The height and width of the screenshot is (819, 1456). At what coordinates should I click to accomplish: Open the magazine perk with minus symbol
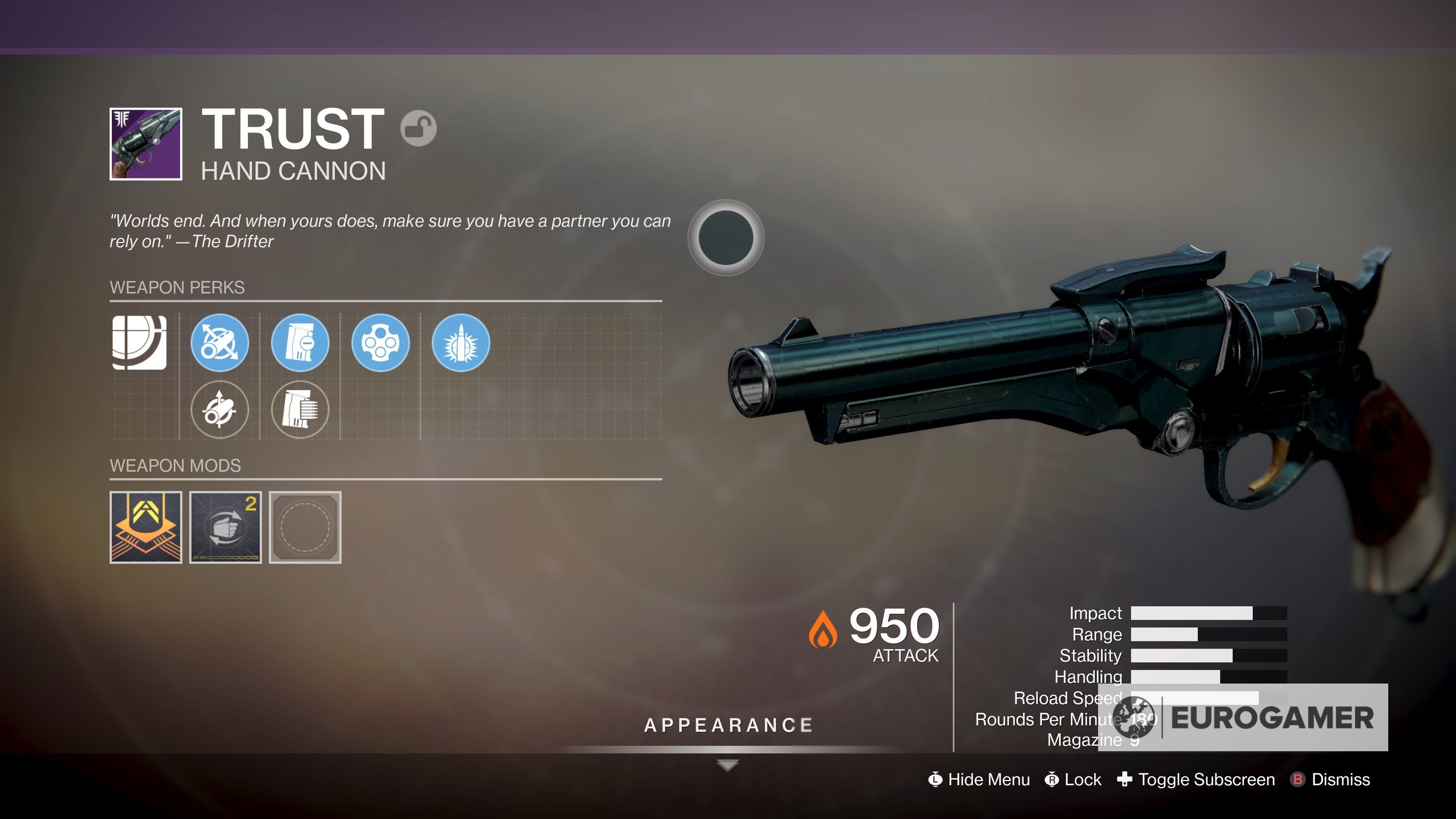point(300,344)
